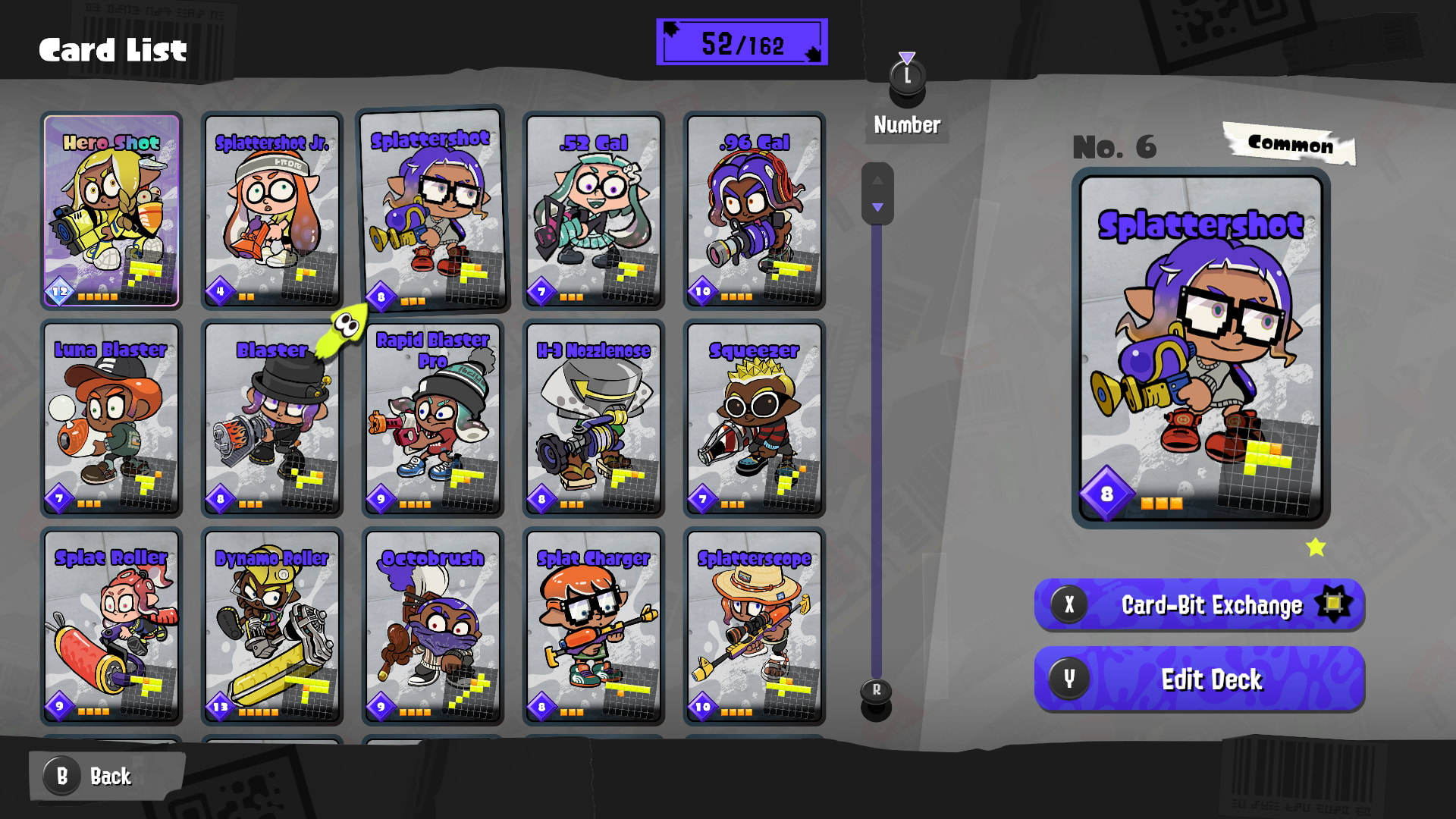Open the Edit Deck screen

pos(1198,679)
